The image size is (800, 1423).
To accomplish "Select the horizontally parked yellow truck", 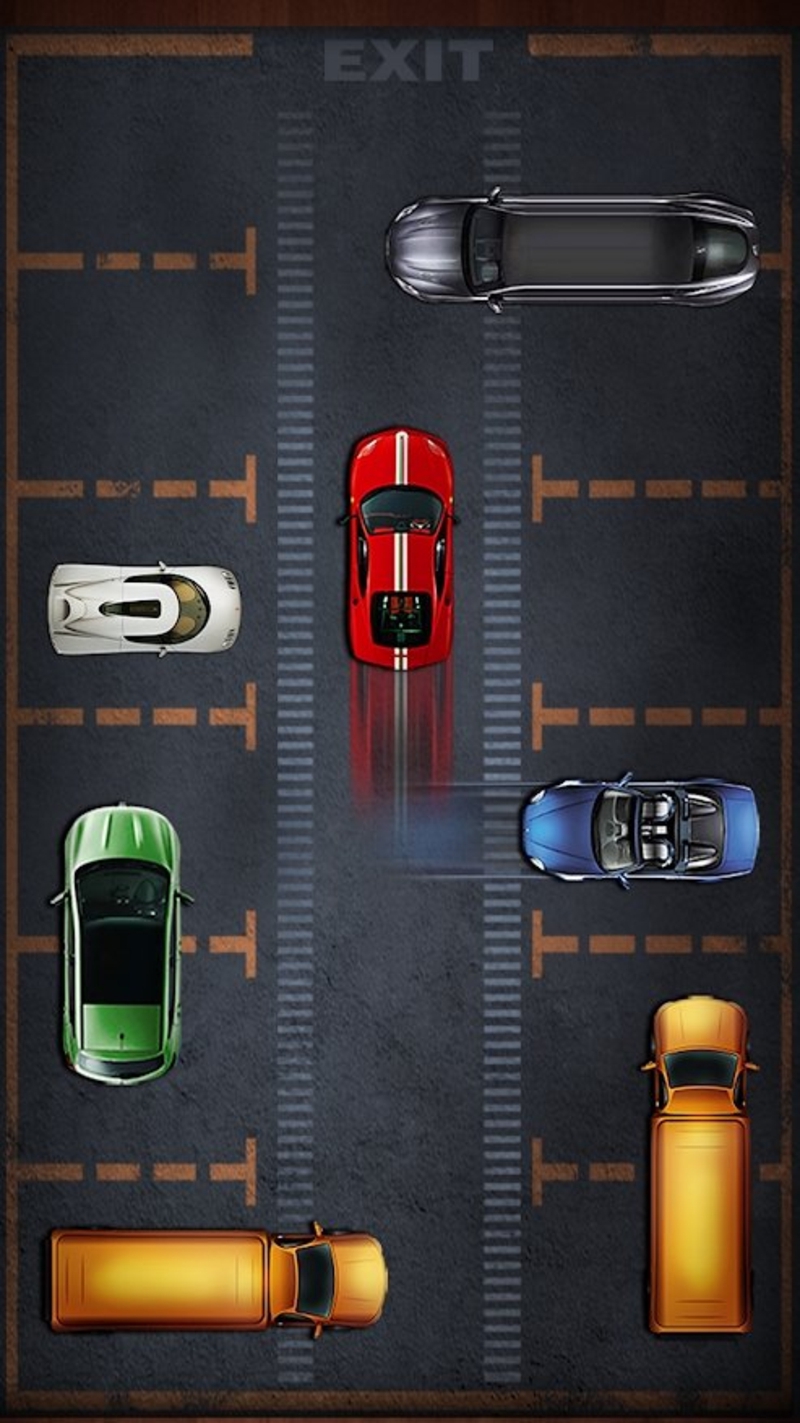I will pos(218,1280).
